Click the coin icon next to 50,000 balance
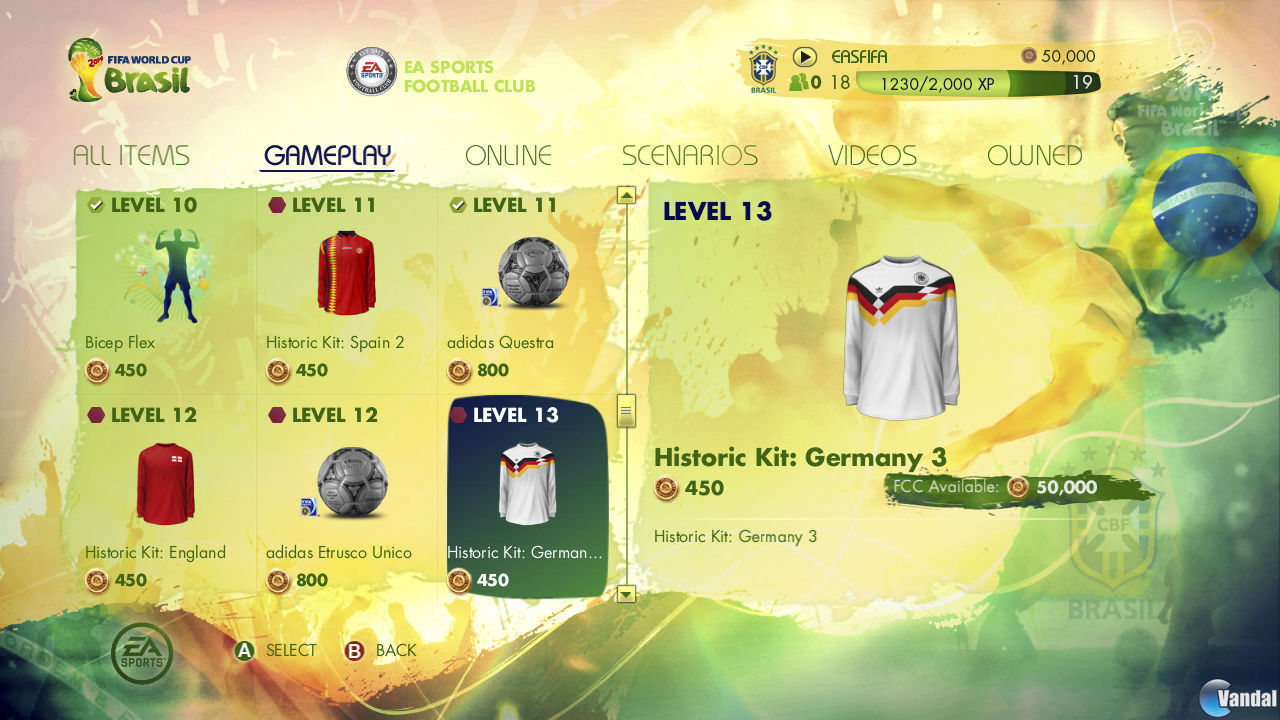Screen dimensions: 1280x720 pos(1029,57)
